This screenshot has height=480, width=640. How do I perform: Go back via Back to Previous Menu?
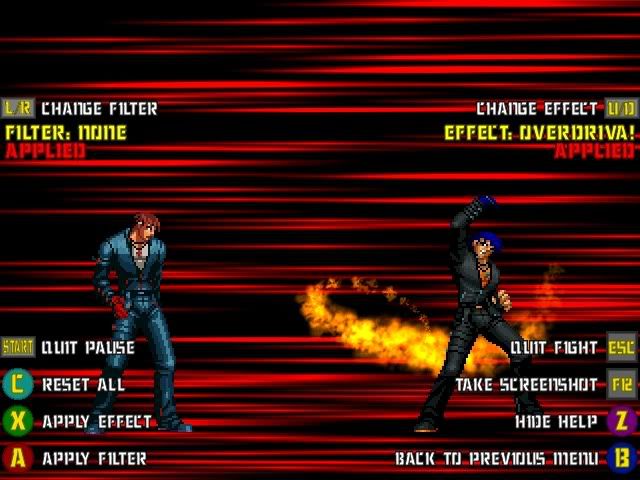click(x=496, y=459)
